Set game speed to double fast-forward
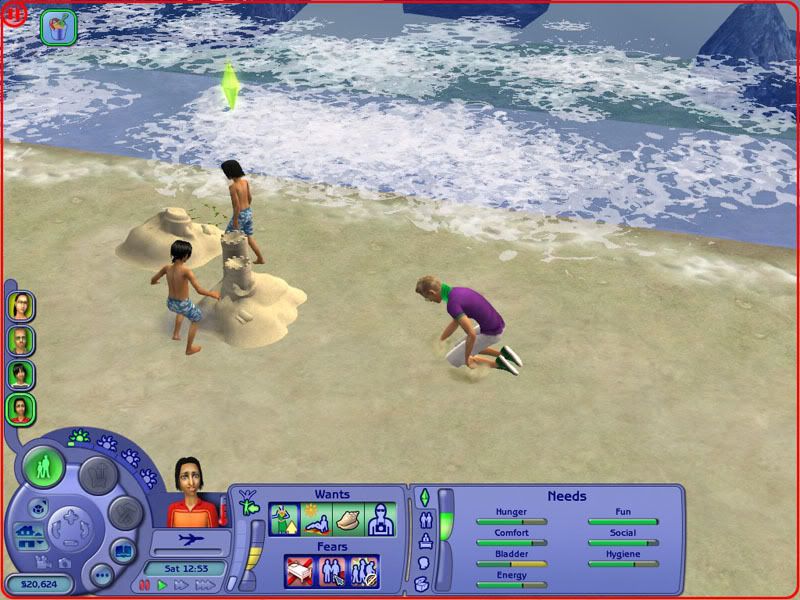The width and height of the screenshot is (800, 600). coord(179,584)
